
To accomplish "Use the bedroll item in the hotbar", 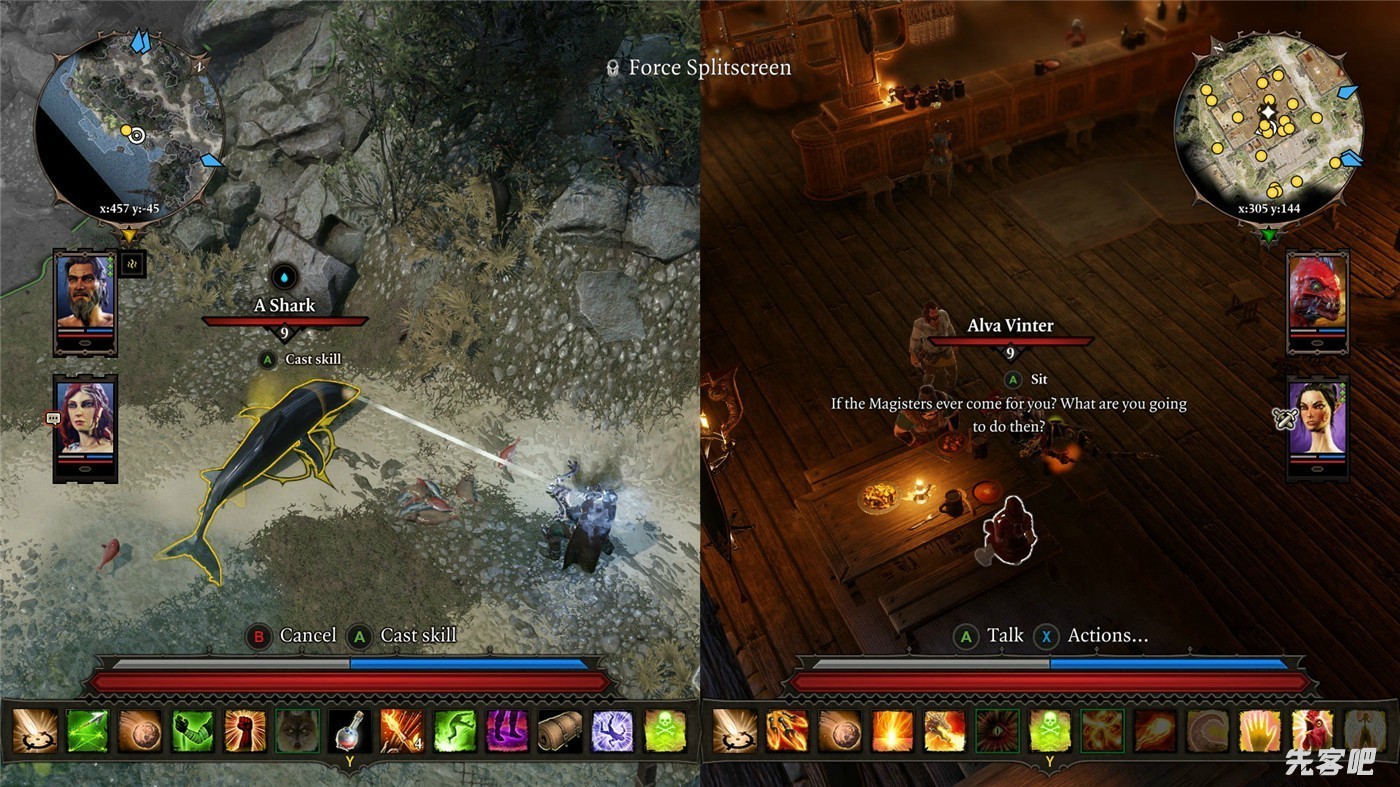I will [560, 731].
